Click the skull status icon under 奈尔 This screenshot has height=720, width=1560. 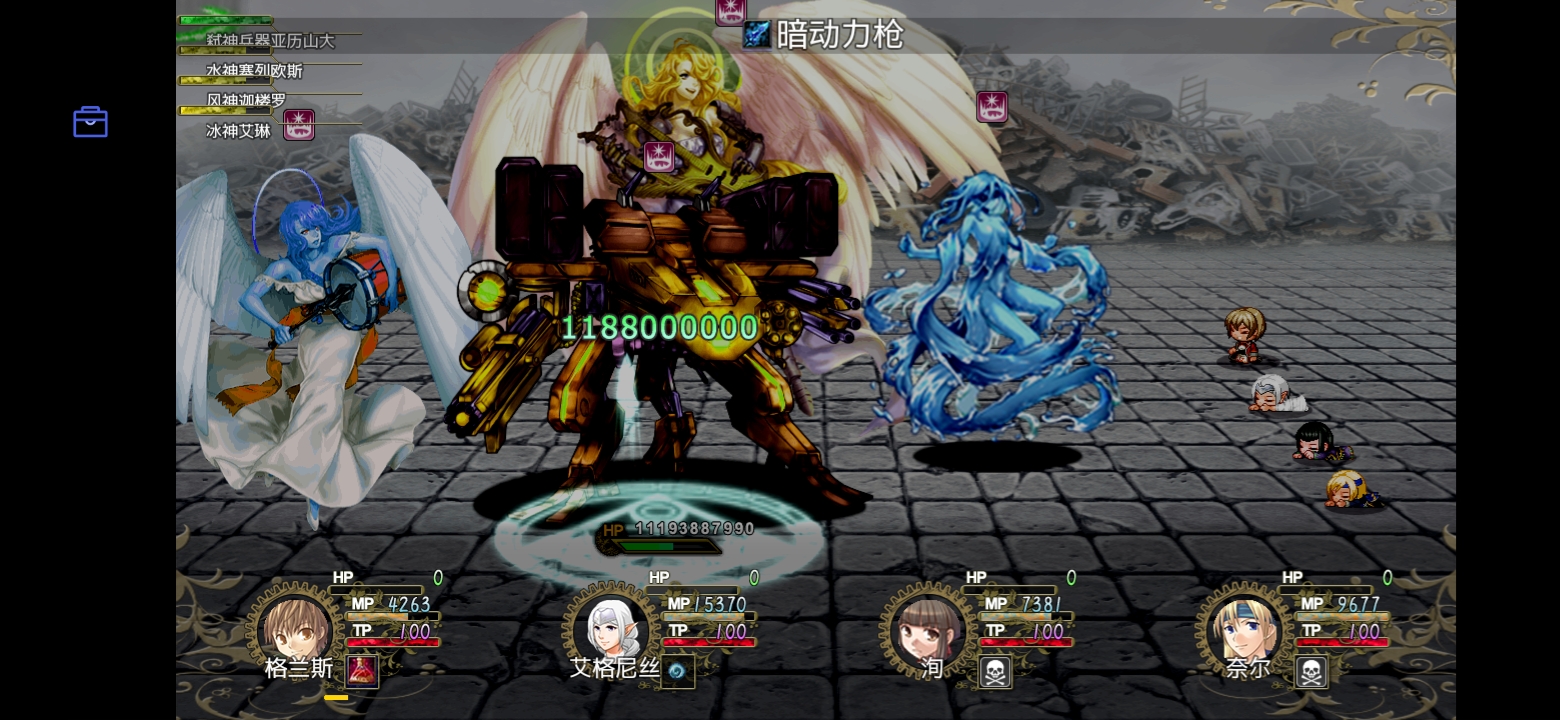pyautogui.click(x=1310, y=671)
